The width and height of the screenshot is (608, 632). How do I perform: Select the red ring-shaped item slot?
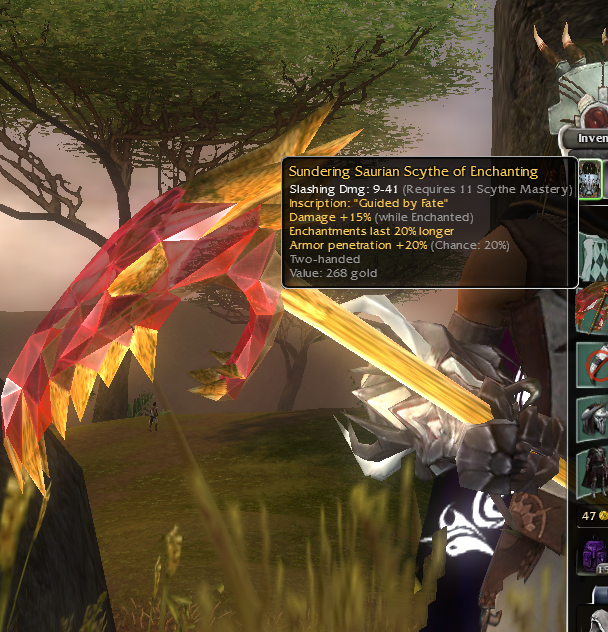pos(593,362)
